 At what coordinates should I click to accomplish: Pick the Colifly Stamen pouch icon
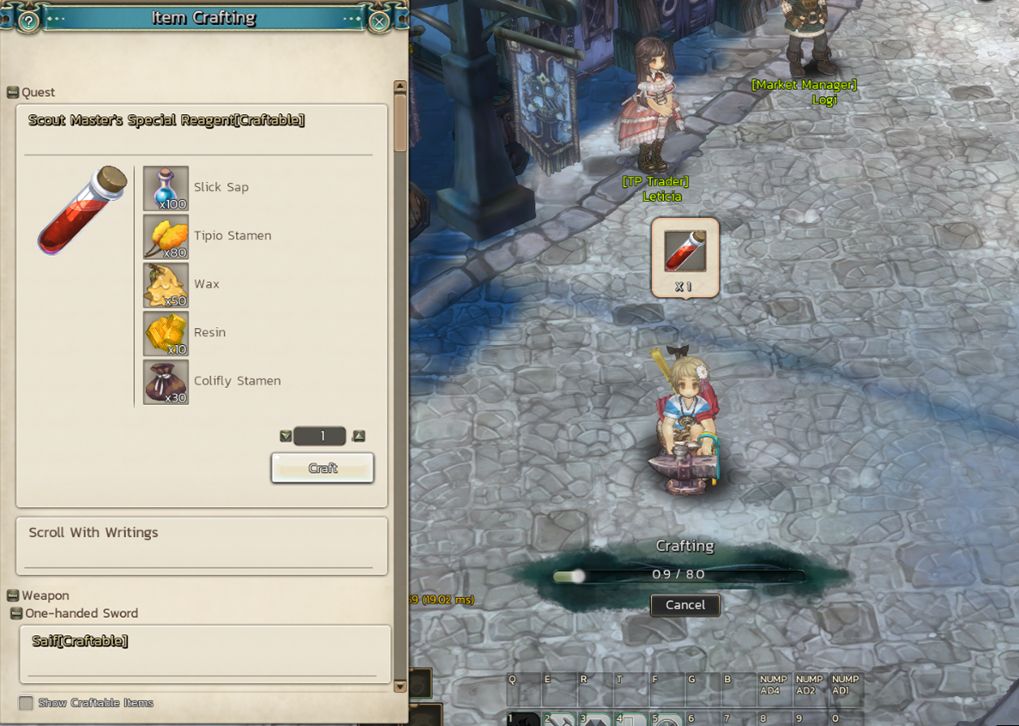click(x=166, y=381)
